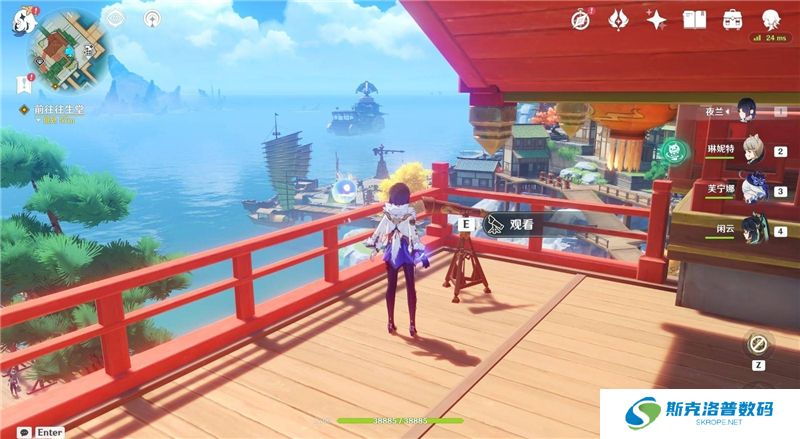Screen dimensions: 800x439
Task: Toggle the eye-shaped elemental sight icon
Action: tap(115, 18)
